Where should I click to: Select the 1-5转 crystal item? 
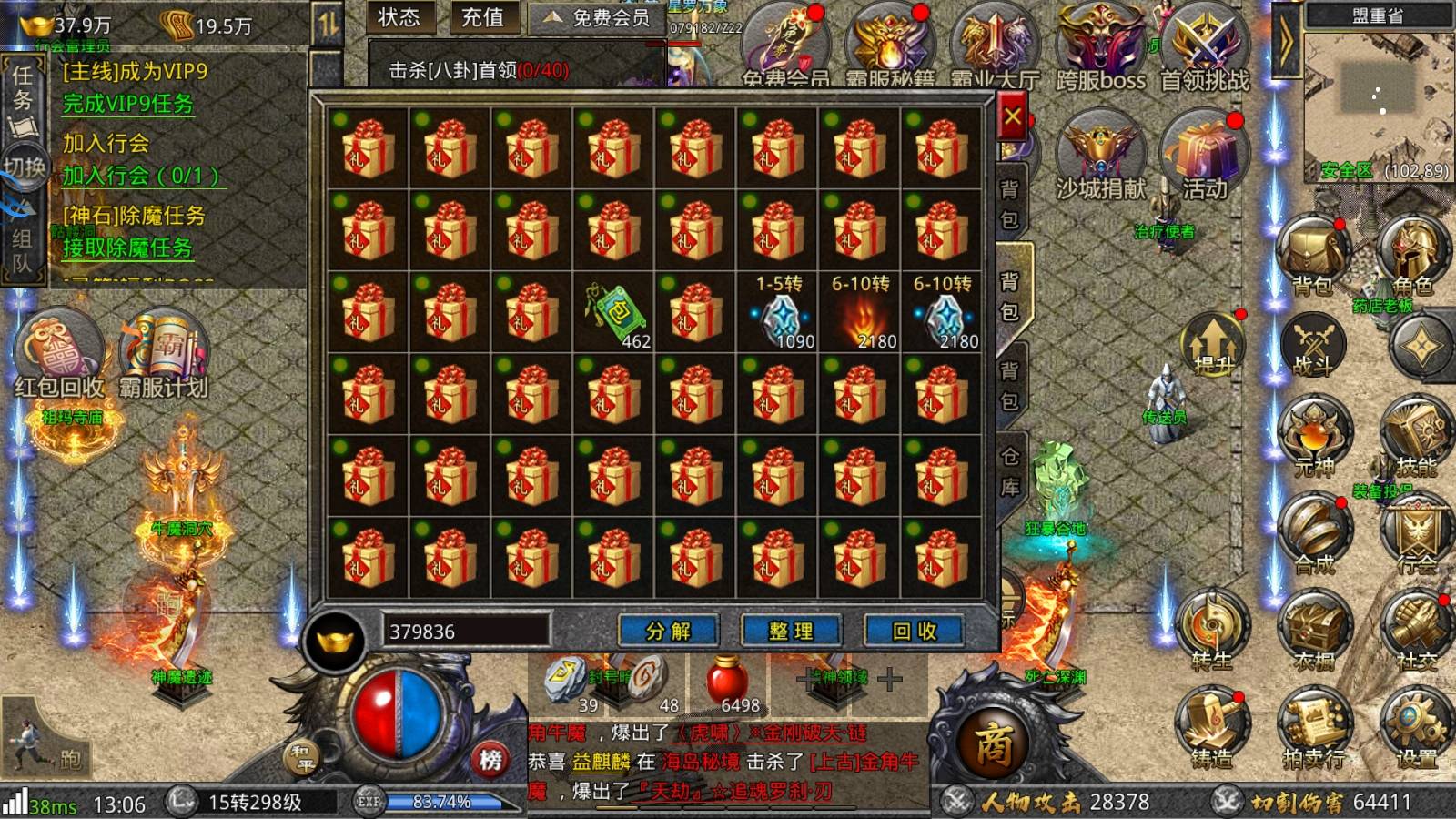[778, 312]
